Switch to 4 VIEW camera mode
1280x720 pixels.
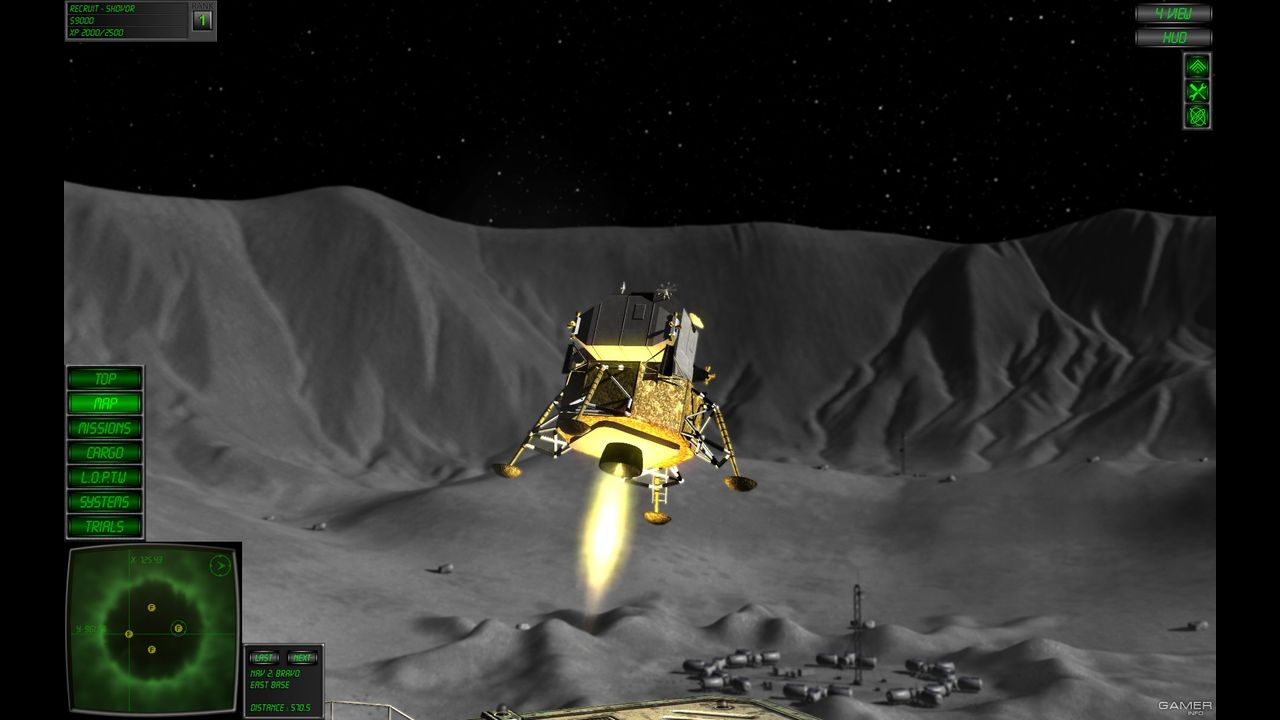pos(1173,14)
